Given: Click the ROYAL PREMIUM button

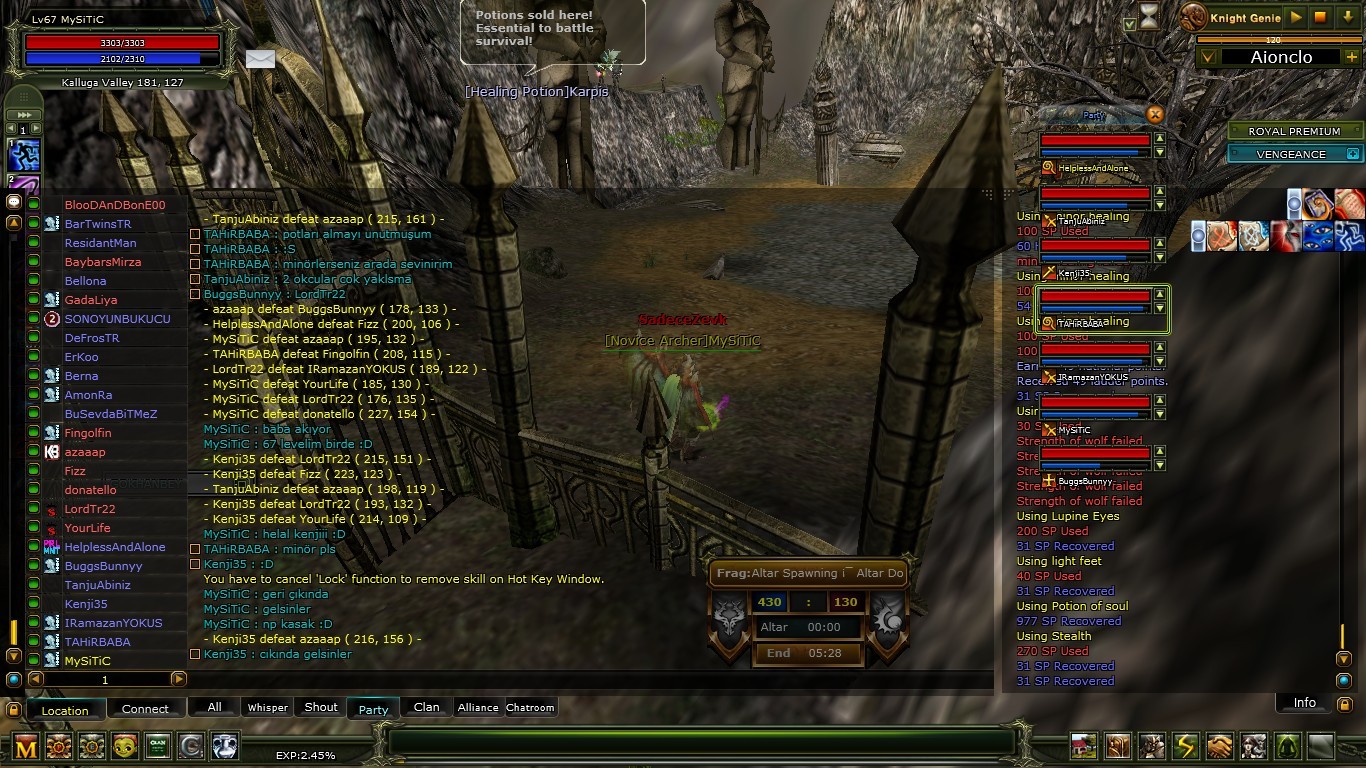Looking at the screenshot, I should pos(1293,131).
